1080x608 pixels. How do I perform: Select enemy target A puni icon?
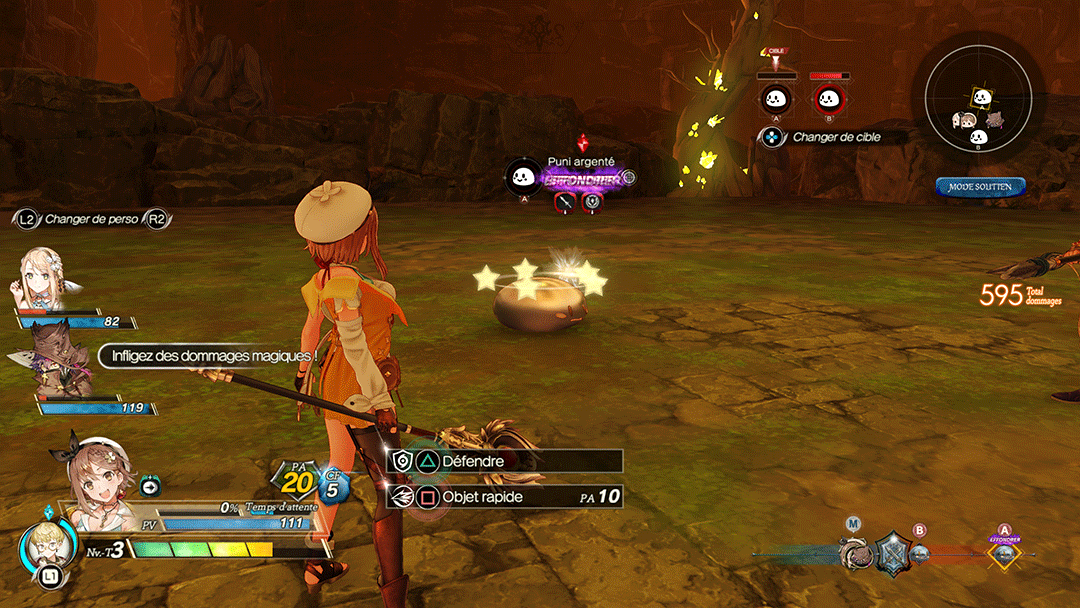click(x=776, y=98)
